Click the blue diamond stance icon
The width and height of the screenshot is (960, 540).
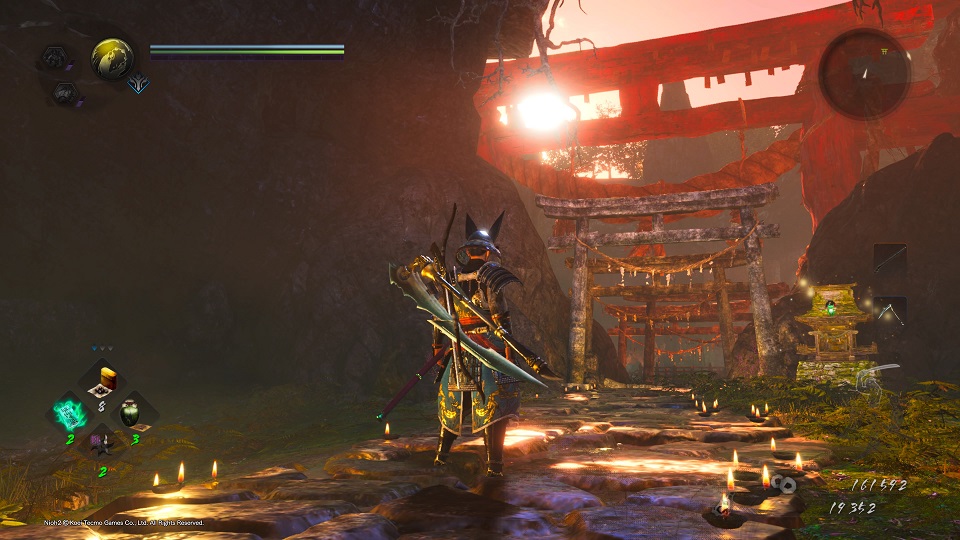pyautogui.click(x=138, y=85)
